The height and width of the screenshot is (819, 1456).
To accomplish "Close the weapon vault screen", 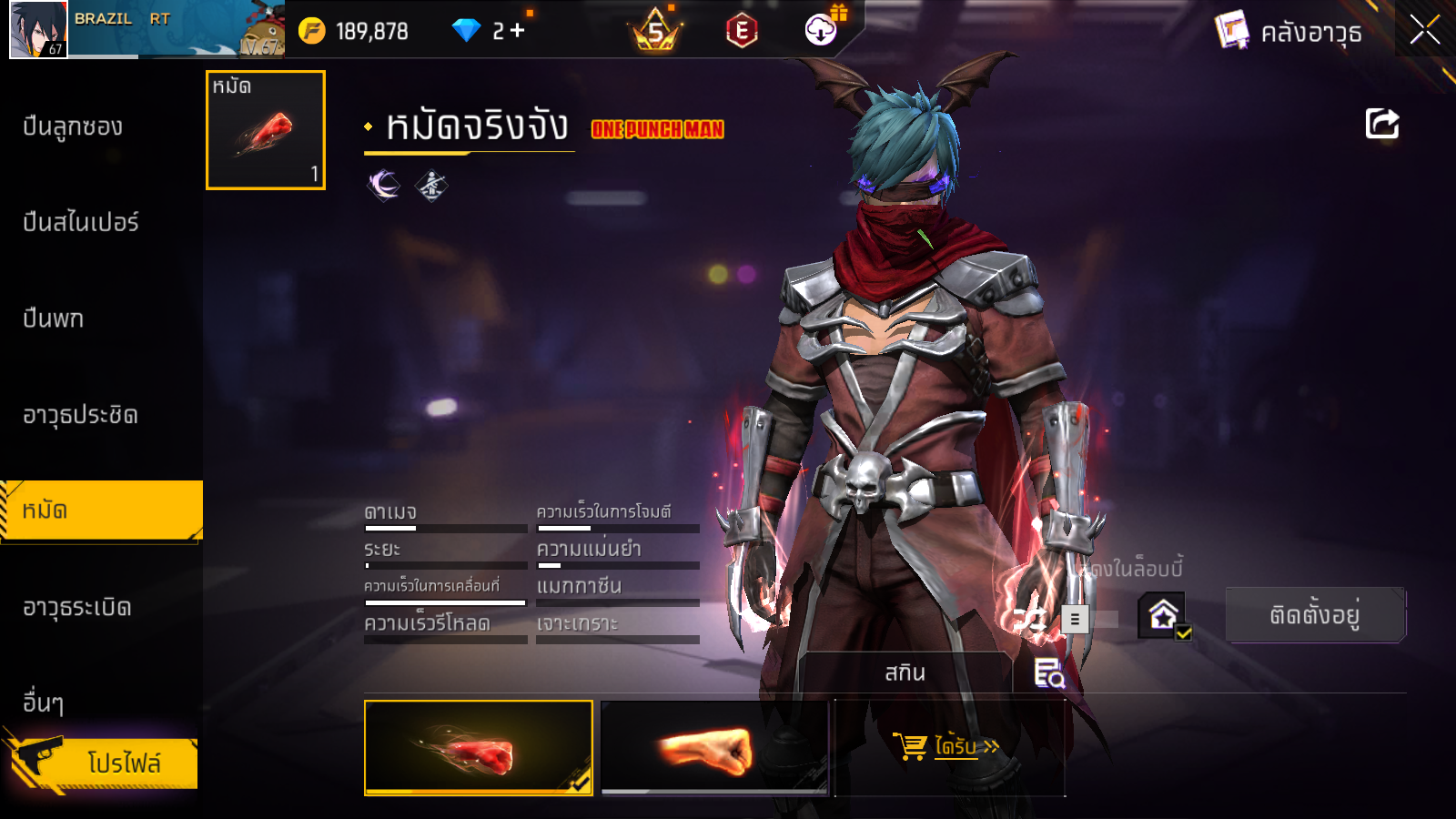I will pyautogui.click(x=1424, y=30).
